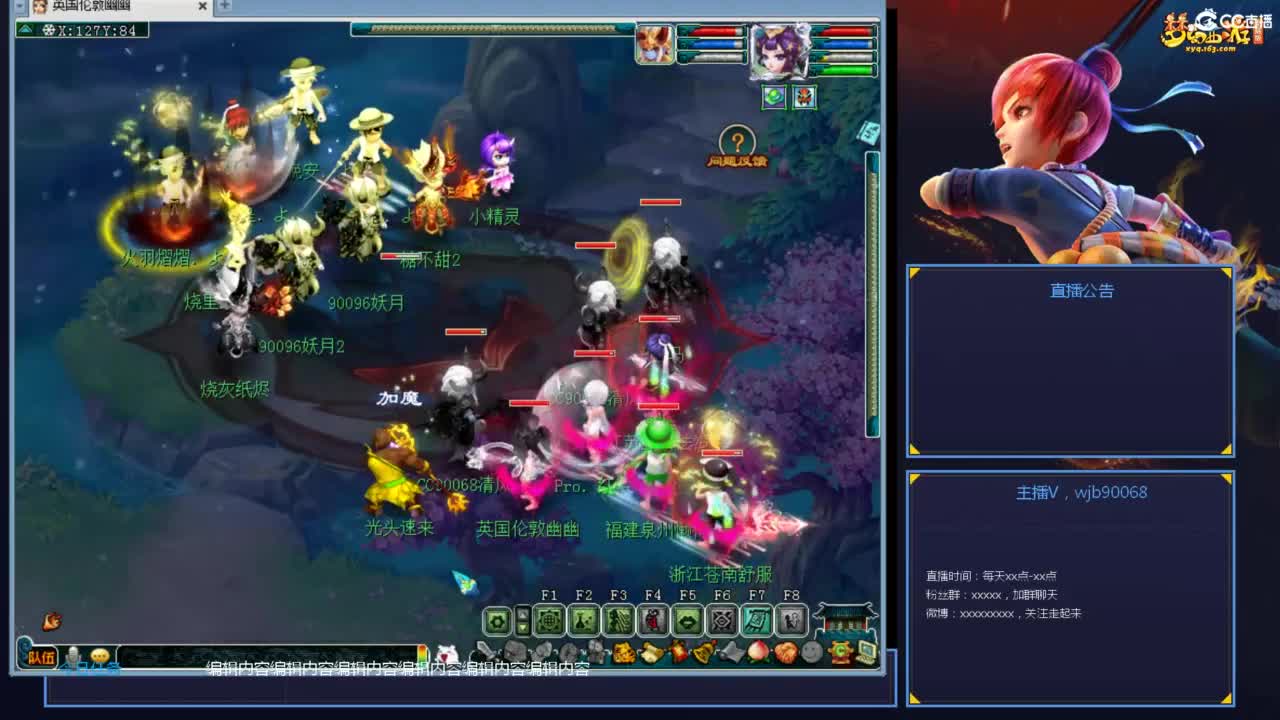Expand the hotbar with the small arrow toggle
1280x720 pixels.
tap(522, 621)
